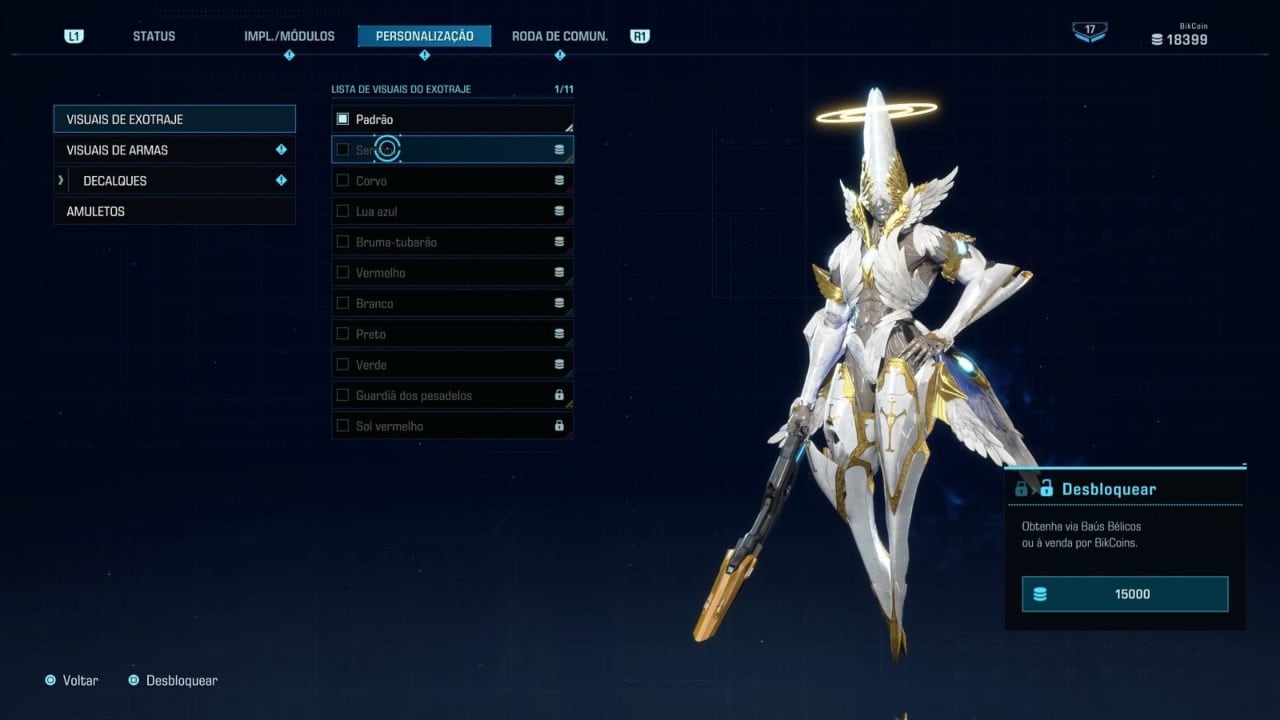The height and width of the screenshot is (720, 1280).
Task: Select the locked Guardiã dos pesadelos skin
Action: (452, 395)
